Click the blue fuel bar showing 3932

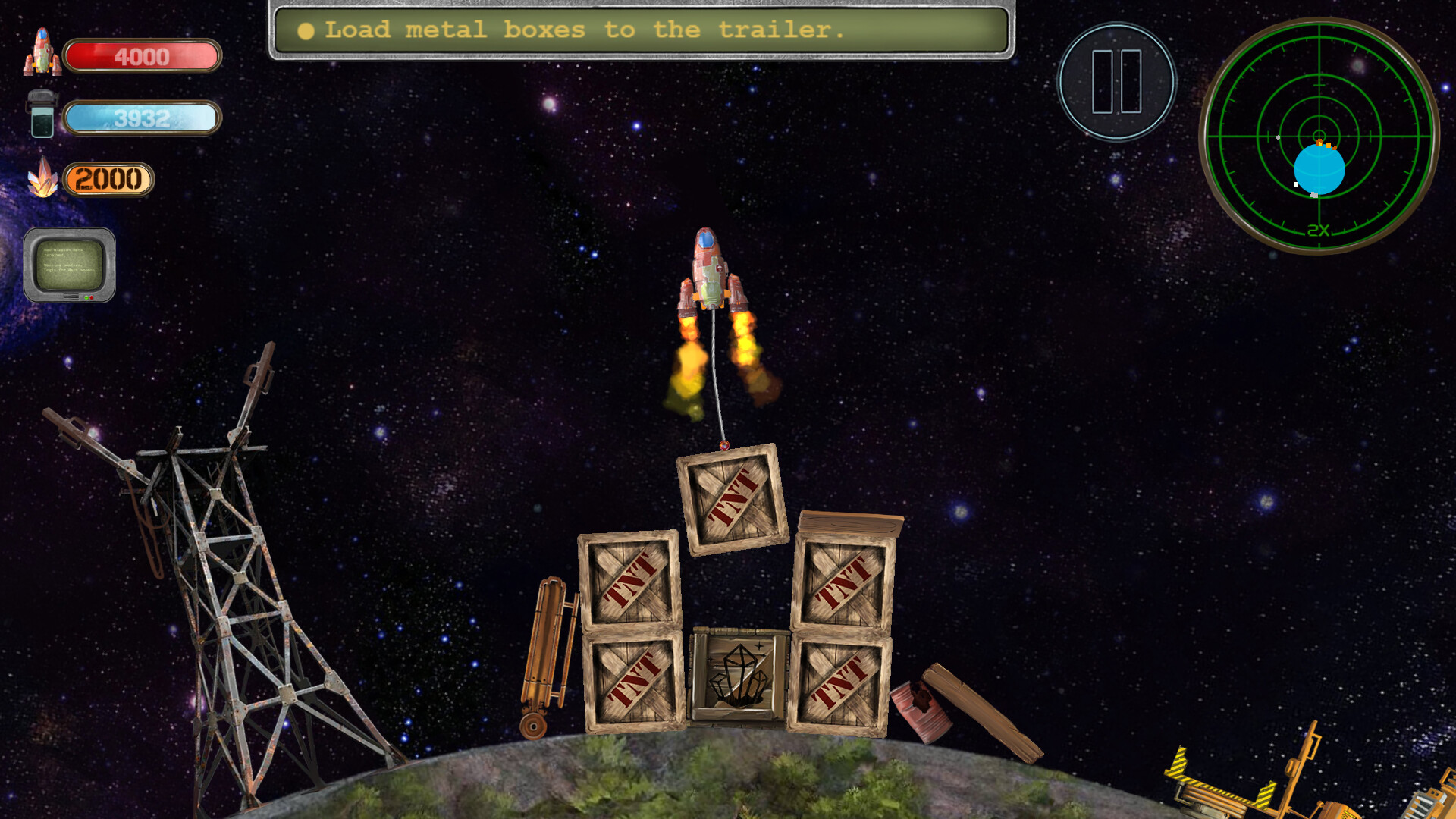coord(141,118)
